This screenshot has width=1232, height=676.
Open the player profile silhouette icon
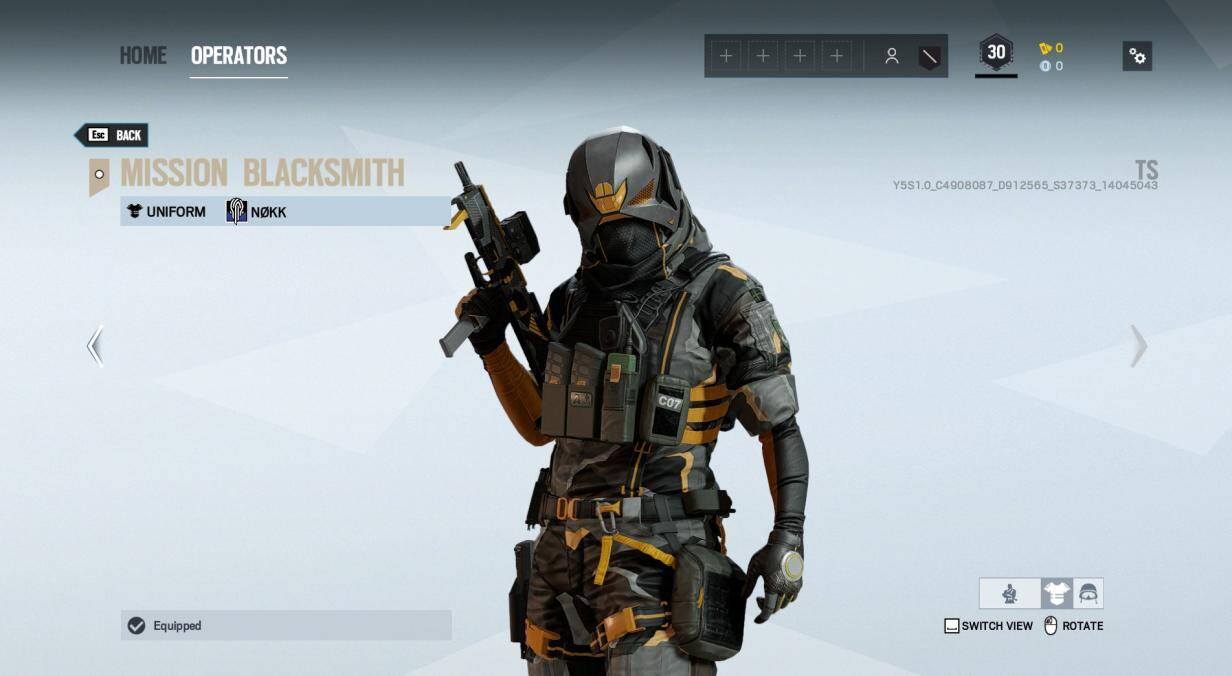(891, 57)
